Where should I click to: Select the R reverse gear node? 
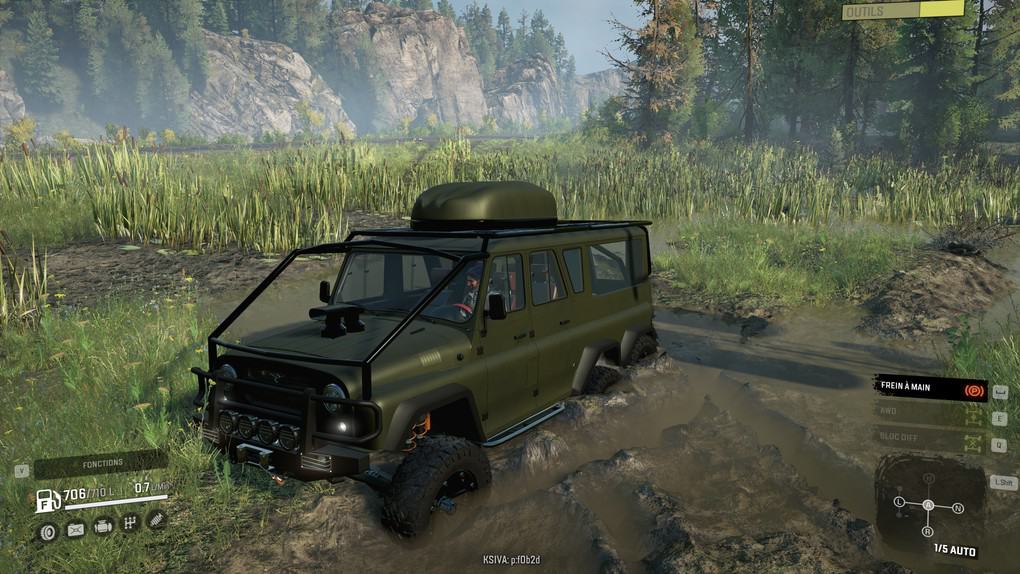coord(928,530)
